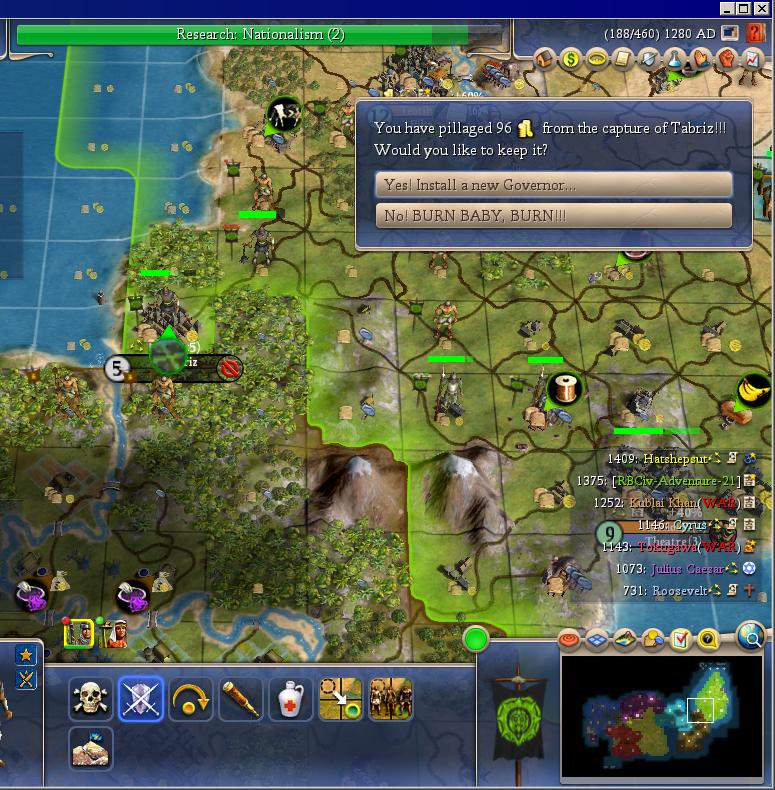
Task: Activate the go-to tile arrow command
Action: [x=340, y=699]
